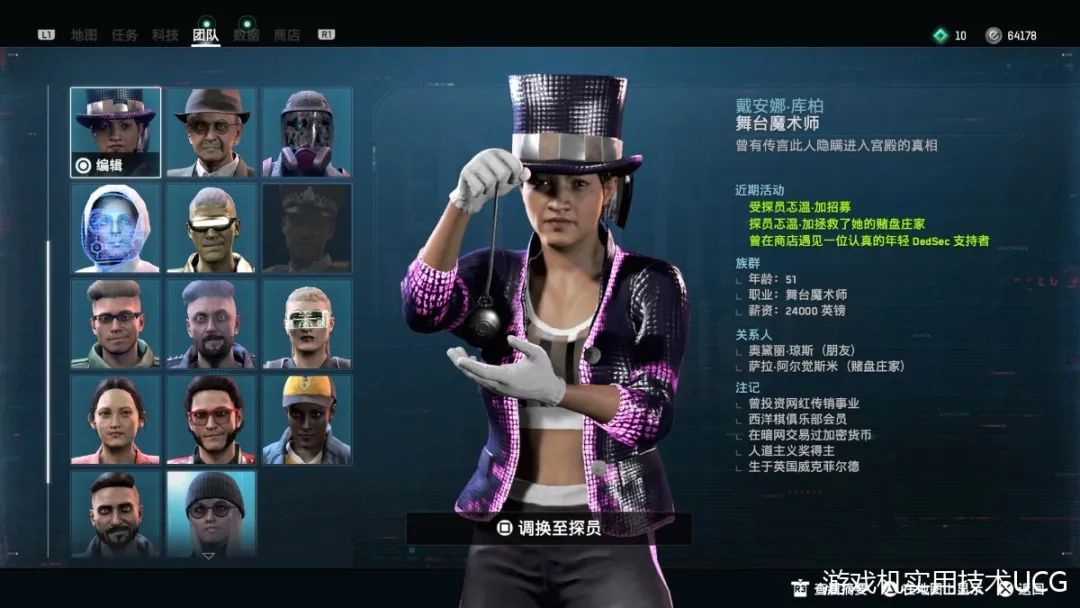Screen dimensions: 1080x608
Task: Click the 调换至探员 button
Action: tap(549, 528)
